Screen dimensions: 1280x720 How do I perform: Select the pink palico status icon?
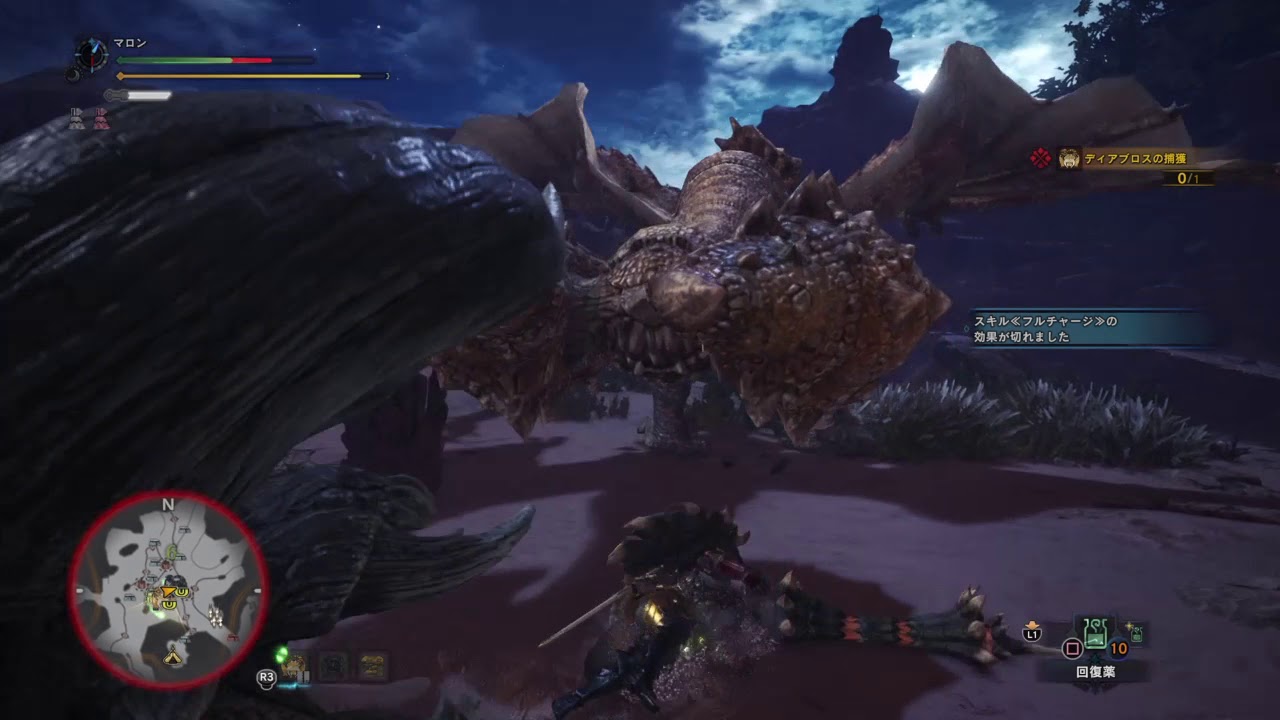coord(102,117)
